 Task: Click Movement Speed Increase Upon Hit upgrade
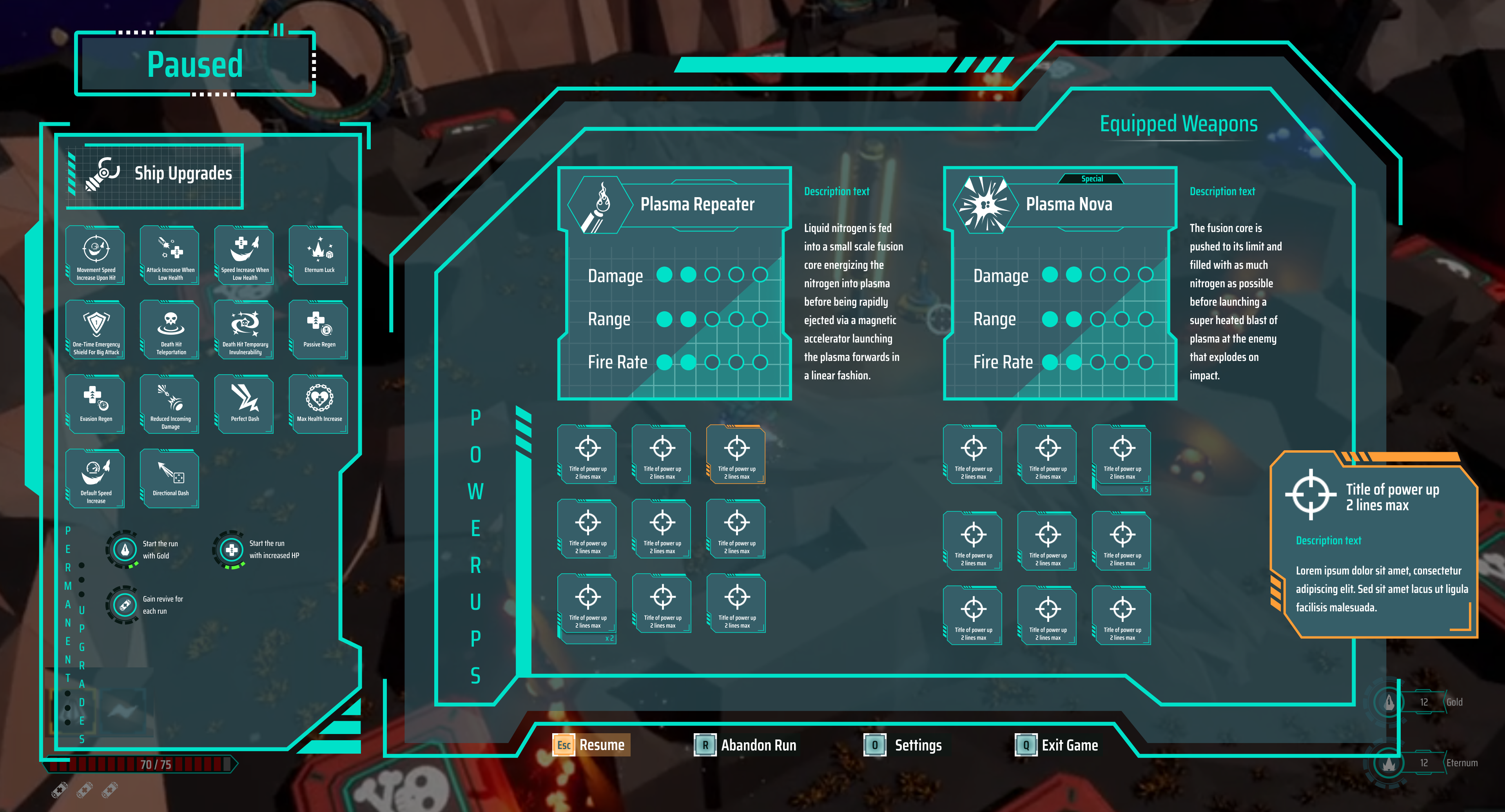coord(96,255)
